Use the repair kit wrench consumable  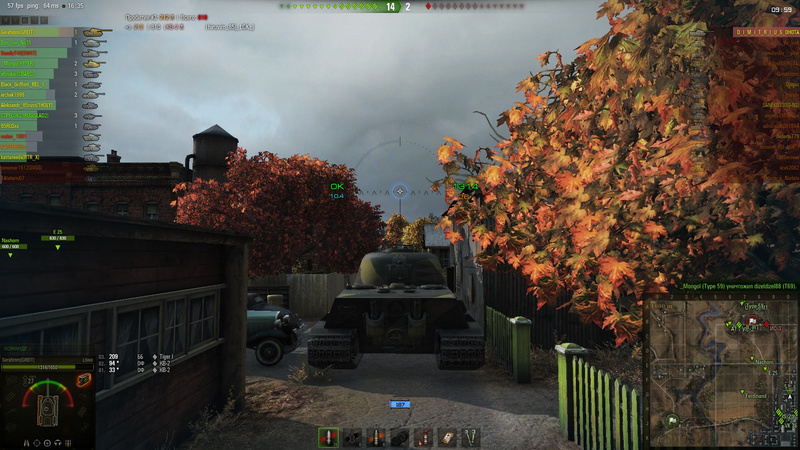468,437
